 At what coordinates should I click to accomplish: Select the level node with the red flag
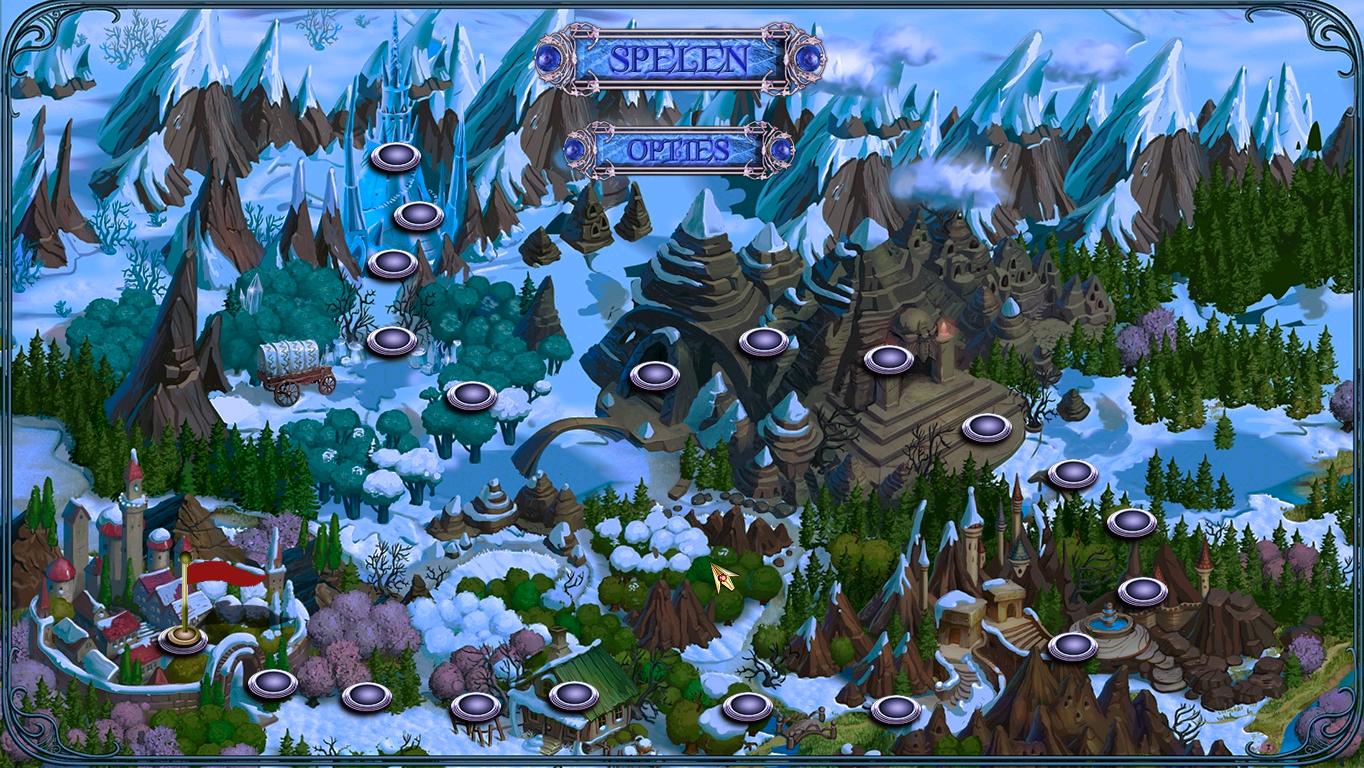[x=183, y=638]
